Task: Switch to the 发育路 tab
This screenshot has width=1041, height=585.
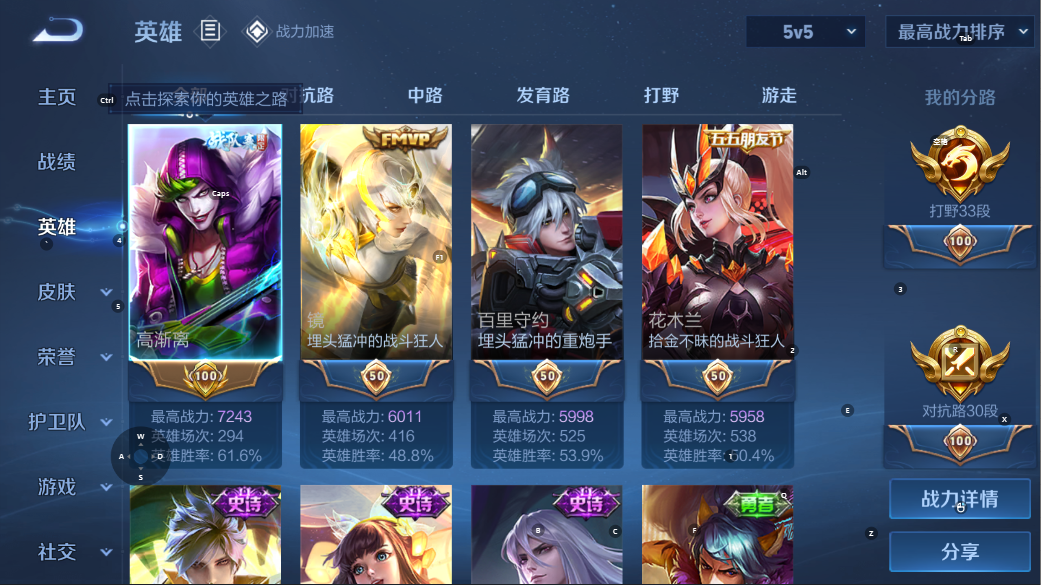Action: (x=543, y=96)
